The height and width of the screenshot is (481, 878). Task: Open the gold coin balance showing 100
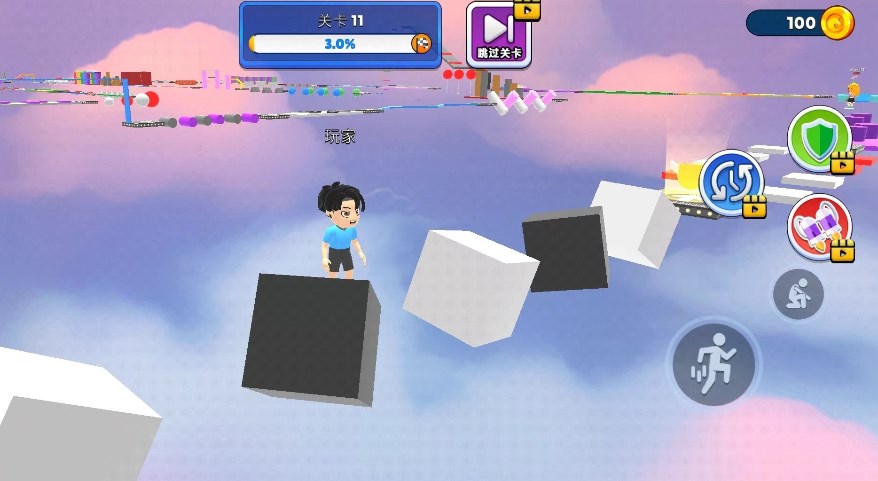click(x=800, y=23)
